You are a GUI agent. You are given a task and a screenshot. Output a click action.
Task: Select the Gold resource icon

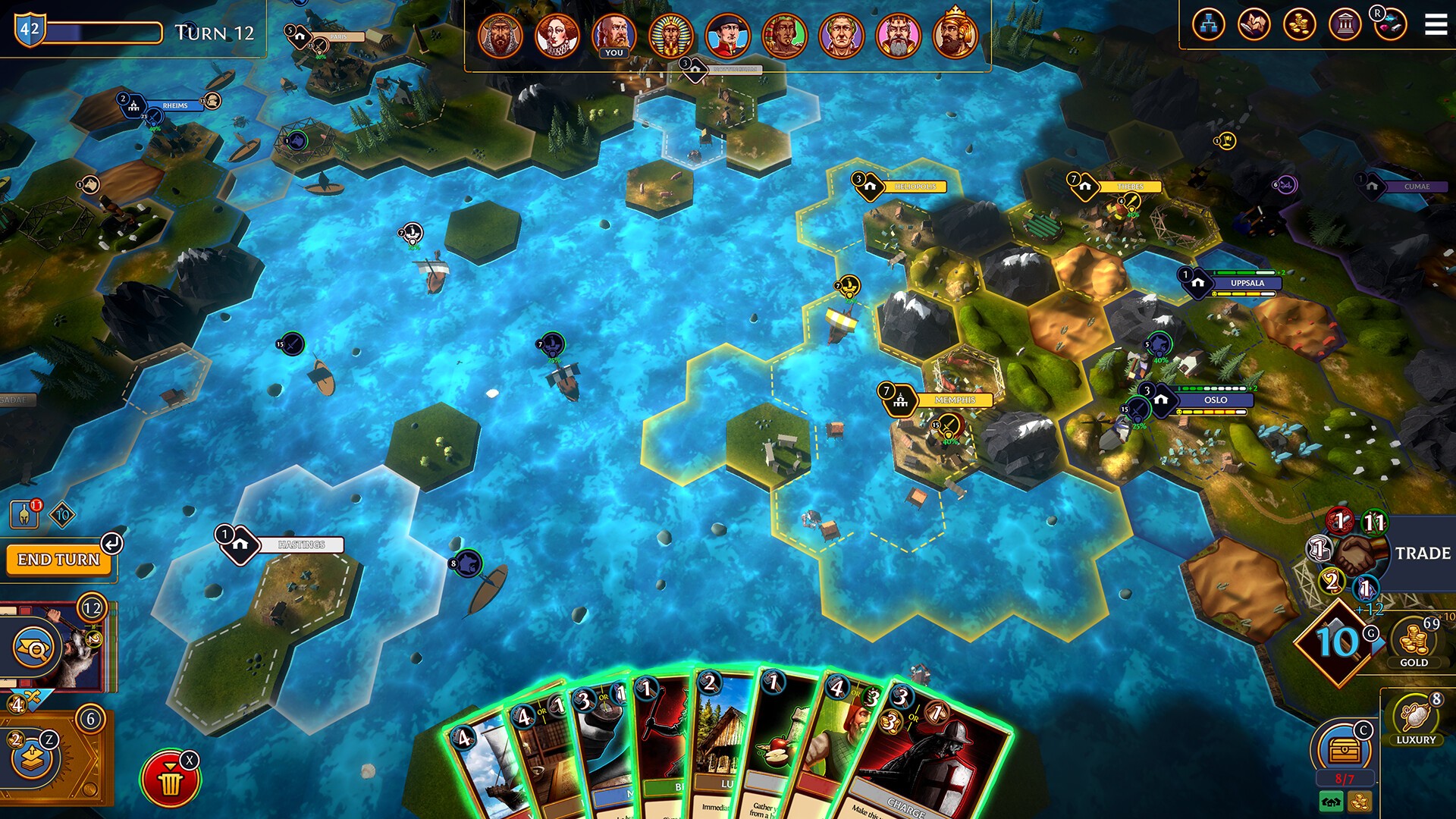click(x=1414, y=642)
